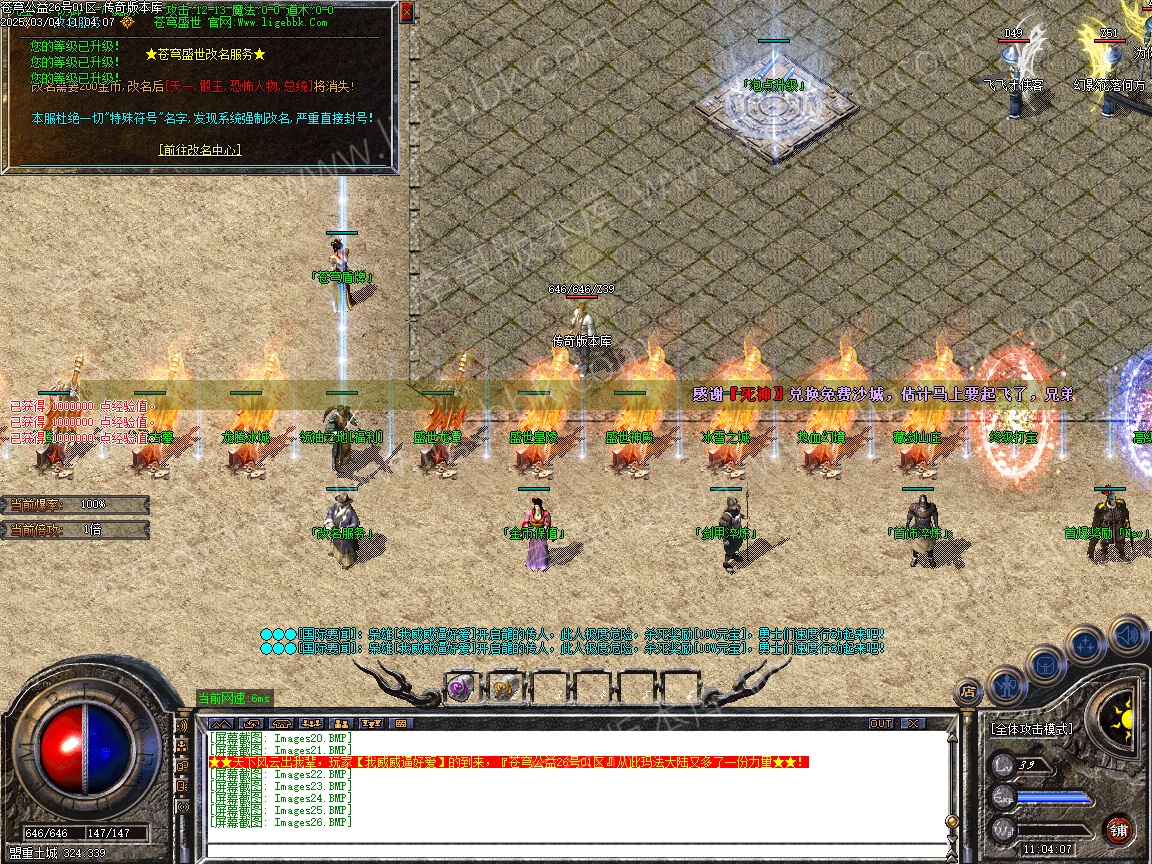Click the first chat toolbar button with peaks
The width and height of the screenshot is (1152, 864).
tap(222, 723)
